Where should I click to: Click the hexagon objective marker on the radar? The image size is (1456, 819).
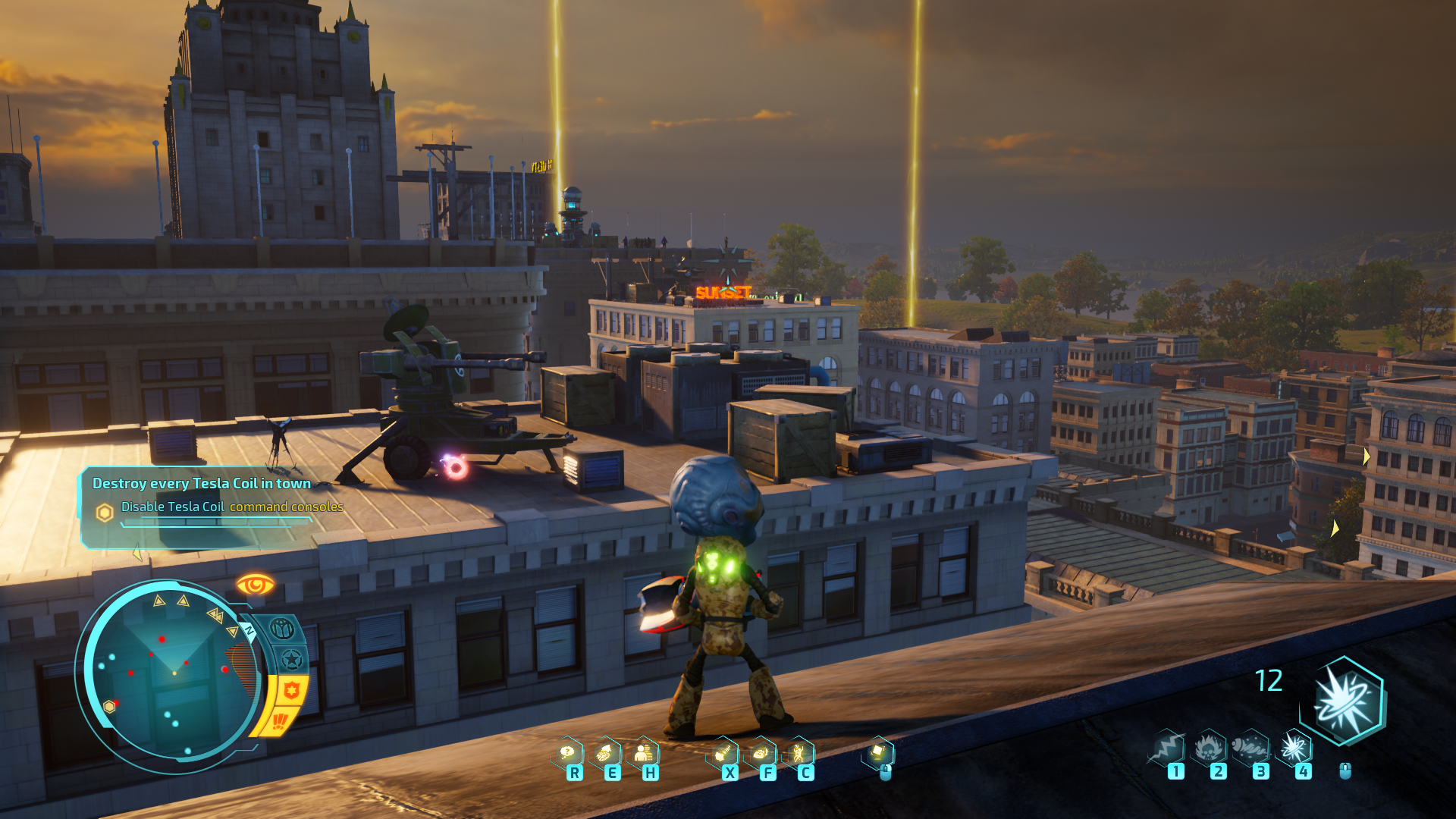[x=109, y=707]
